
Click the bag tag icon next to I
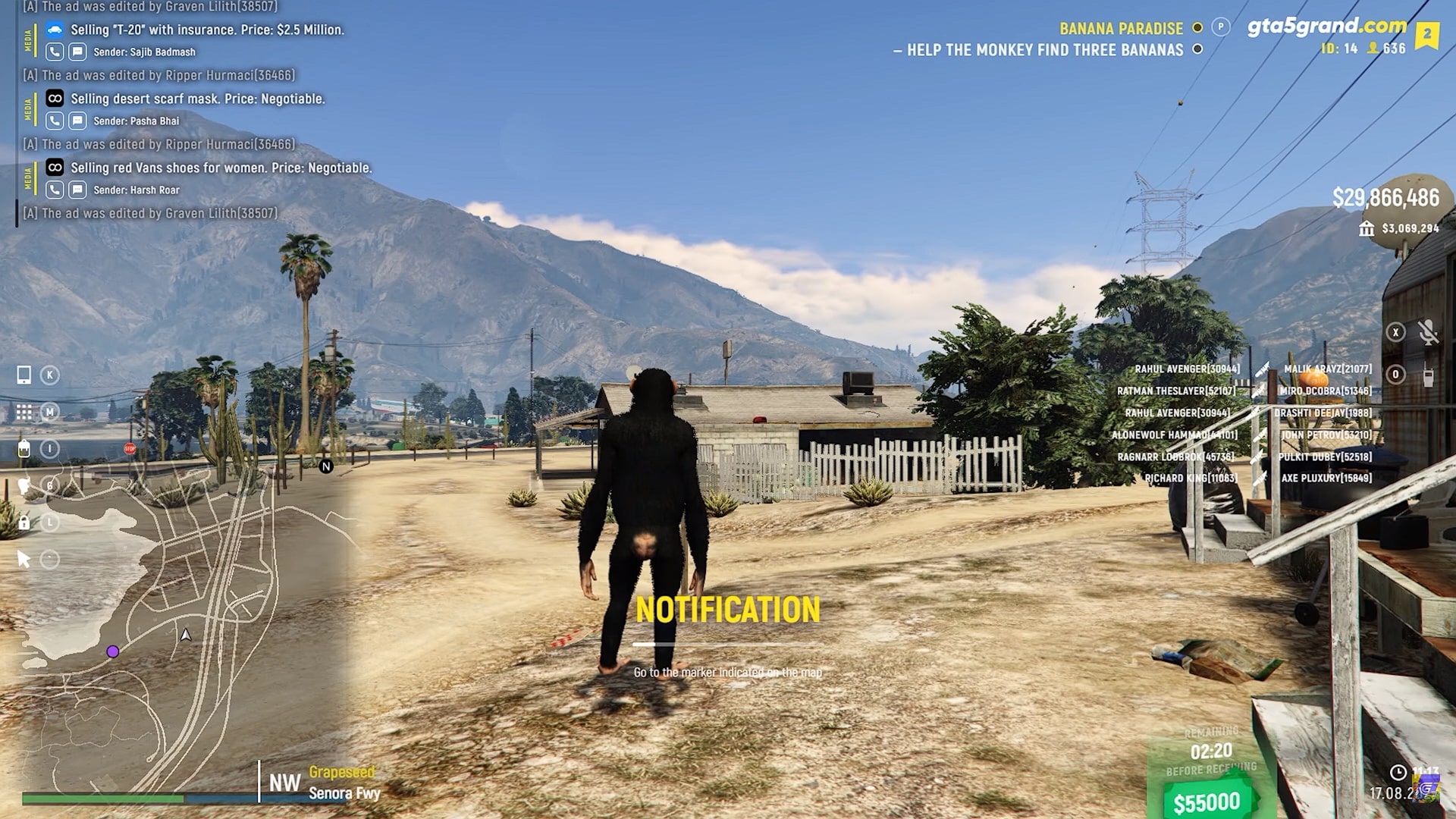[x=24, y=448]
